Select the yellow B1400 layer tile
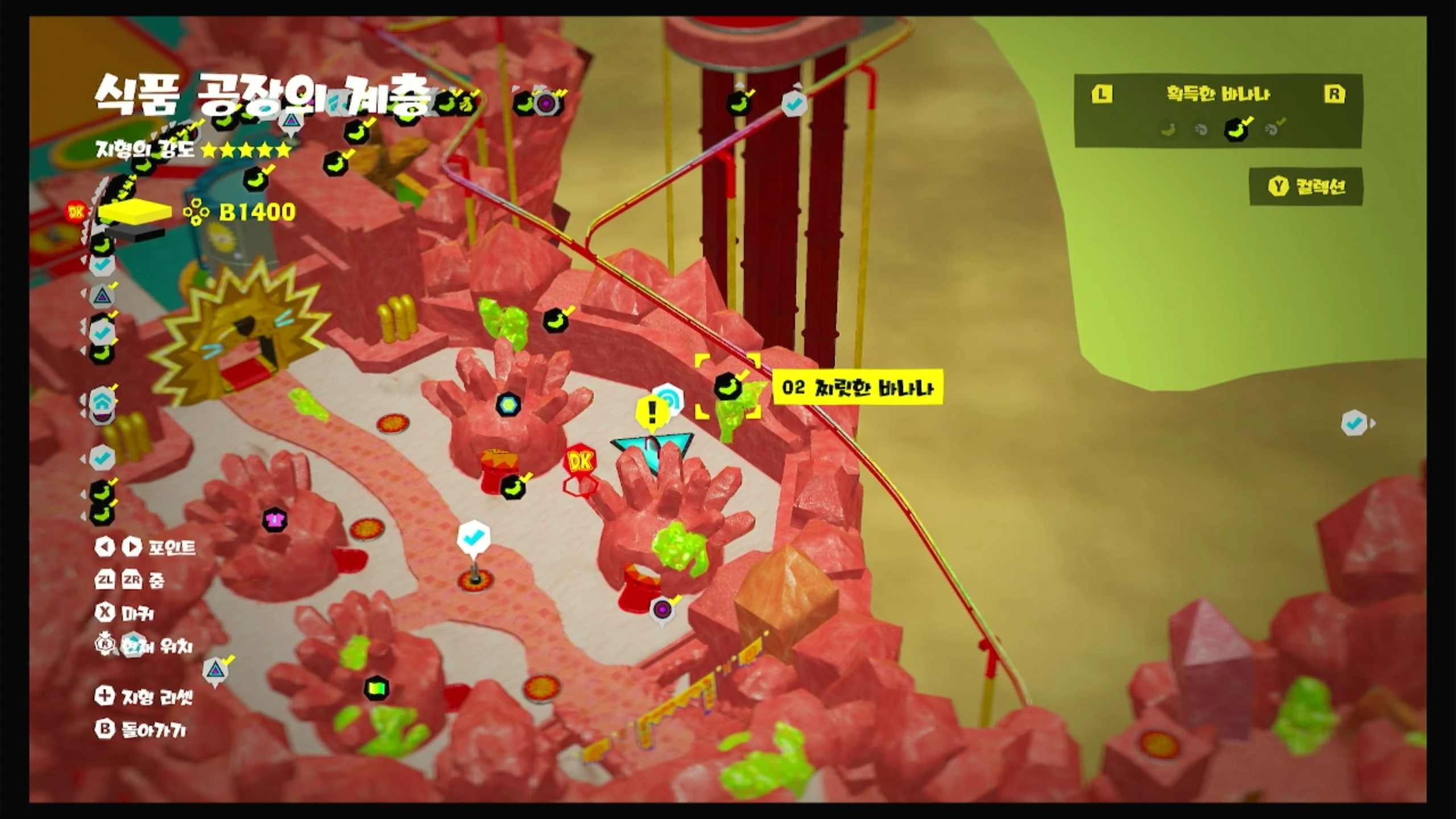Screen dimensions: 1456x819 (135, 212)
